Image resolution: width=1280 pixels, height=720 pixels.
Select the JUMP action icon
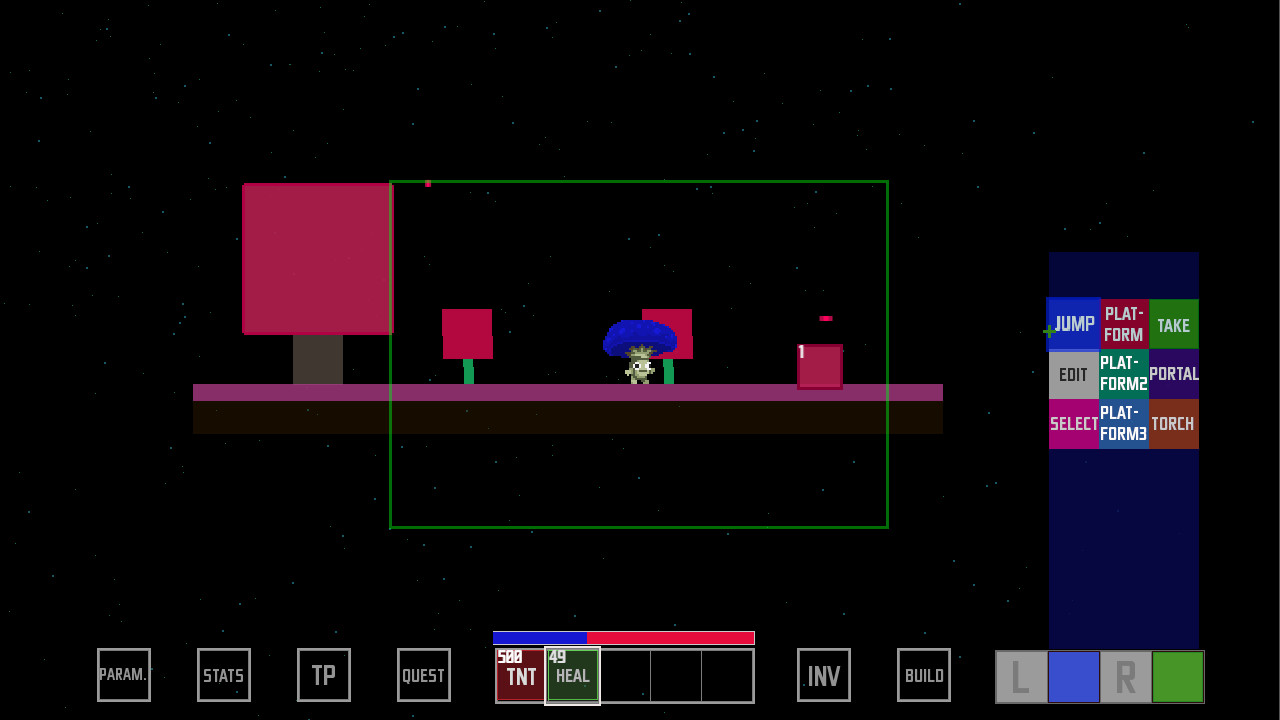(x=1073, y=324)
